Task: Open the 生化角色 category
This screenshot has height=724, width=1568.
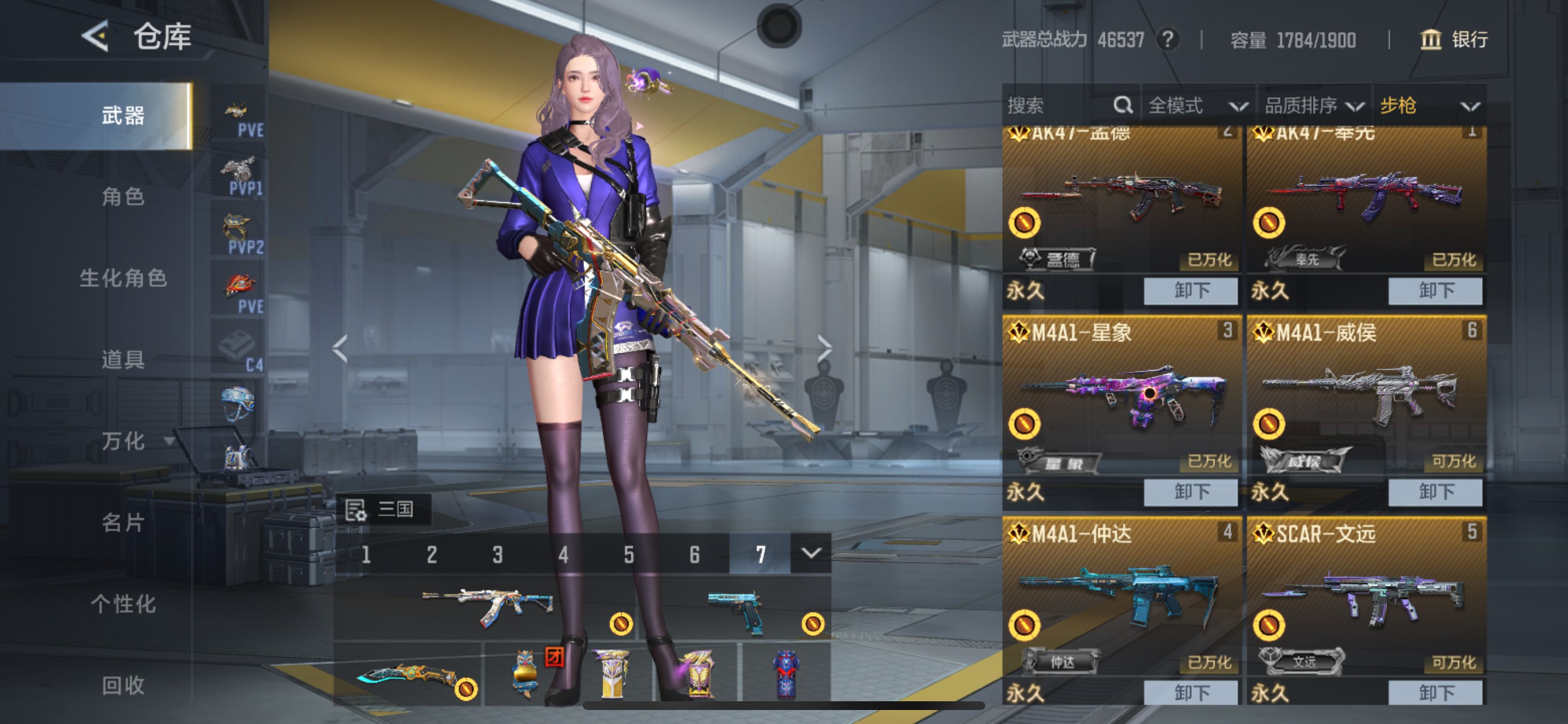Action: click(123, 278)
